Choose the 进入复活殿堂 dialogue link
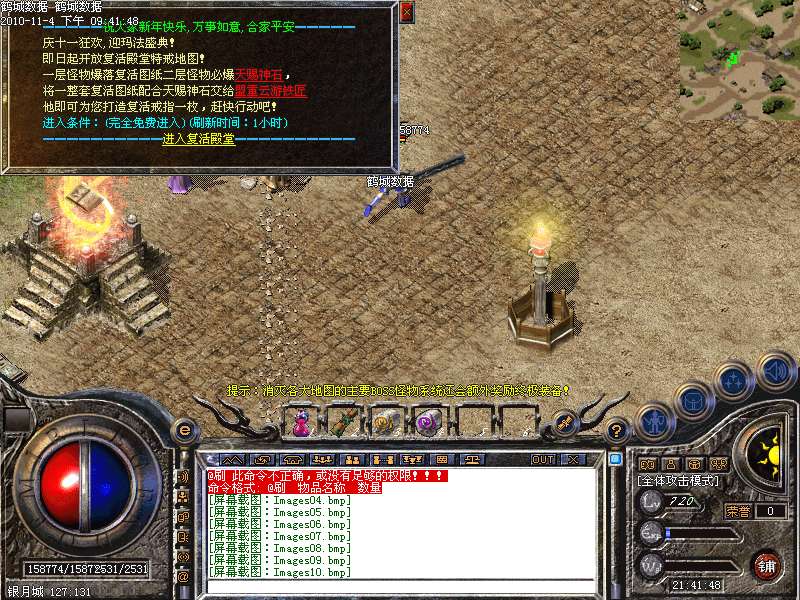The height and width of the screenshot is (600, 800). tap(199, 139)
